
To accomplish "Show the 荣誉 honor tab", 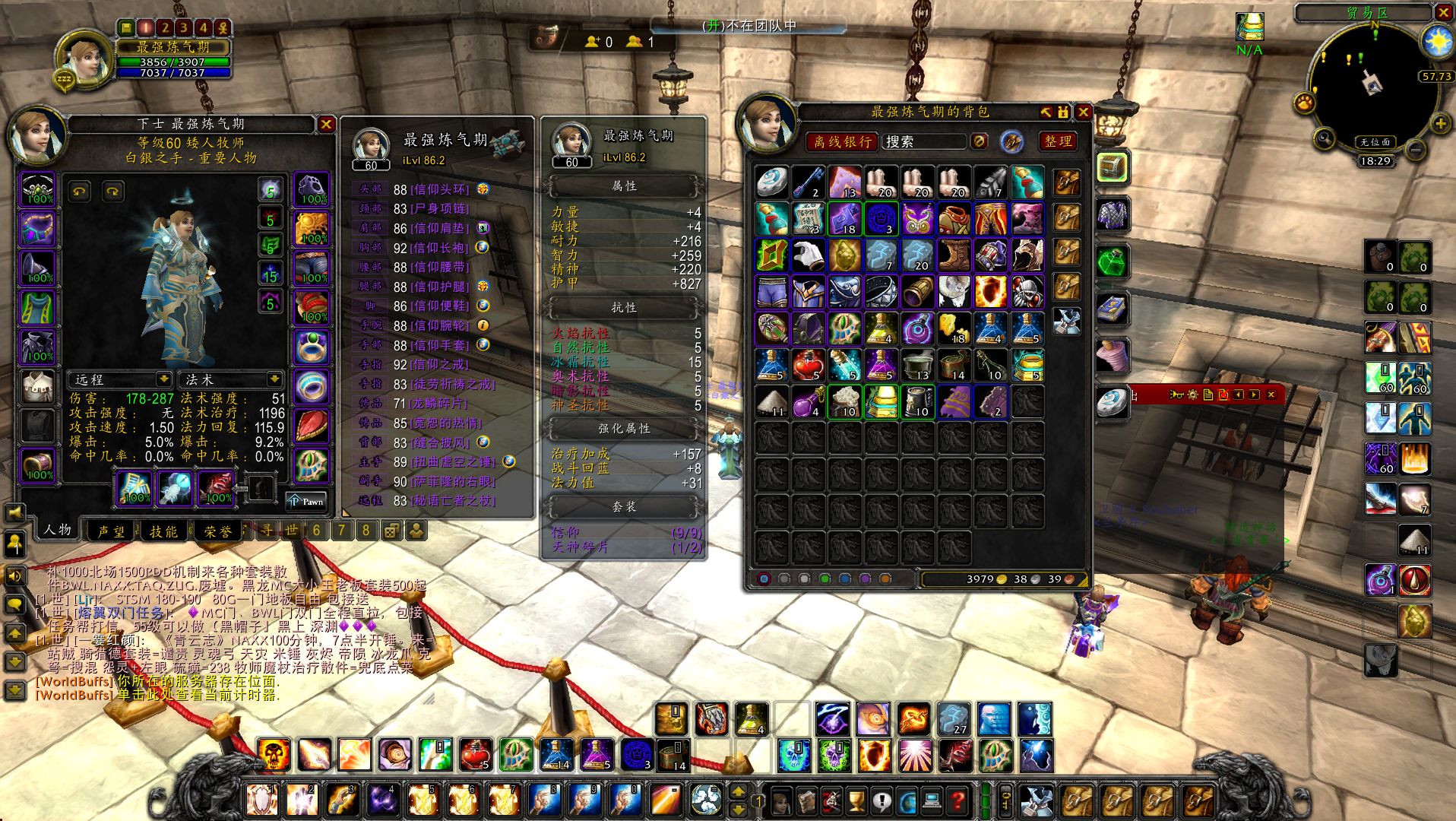I will pyautogui.click(x=218, y=531).
